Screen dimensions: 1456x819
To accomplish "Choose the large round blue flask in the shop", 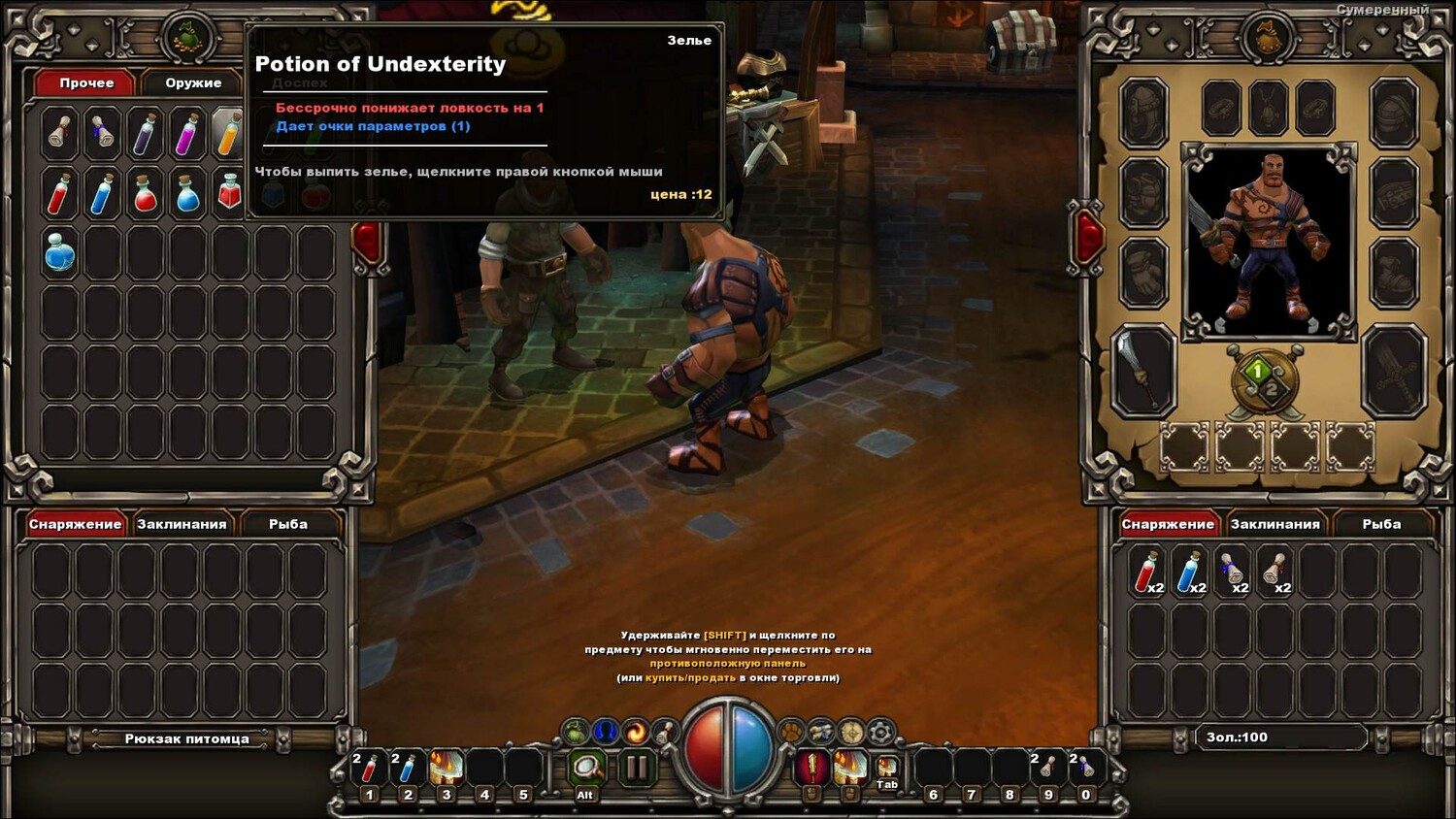I will (59, 252).
